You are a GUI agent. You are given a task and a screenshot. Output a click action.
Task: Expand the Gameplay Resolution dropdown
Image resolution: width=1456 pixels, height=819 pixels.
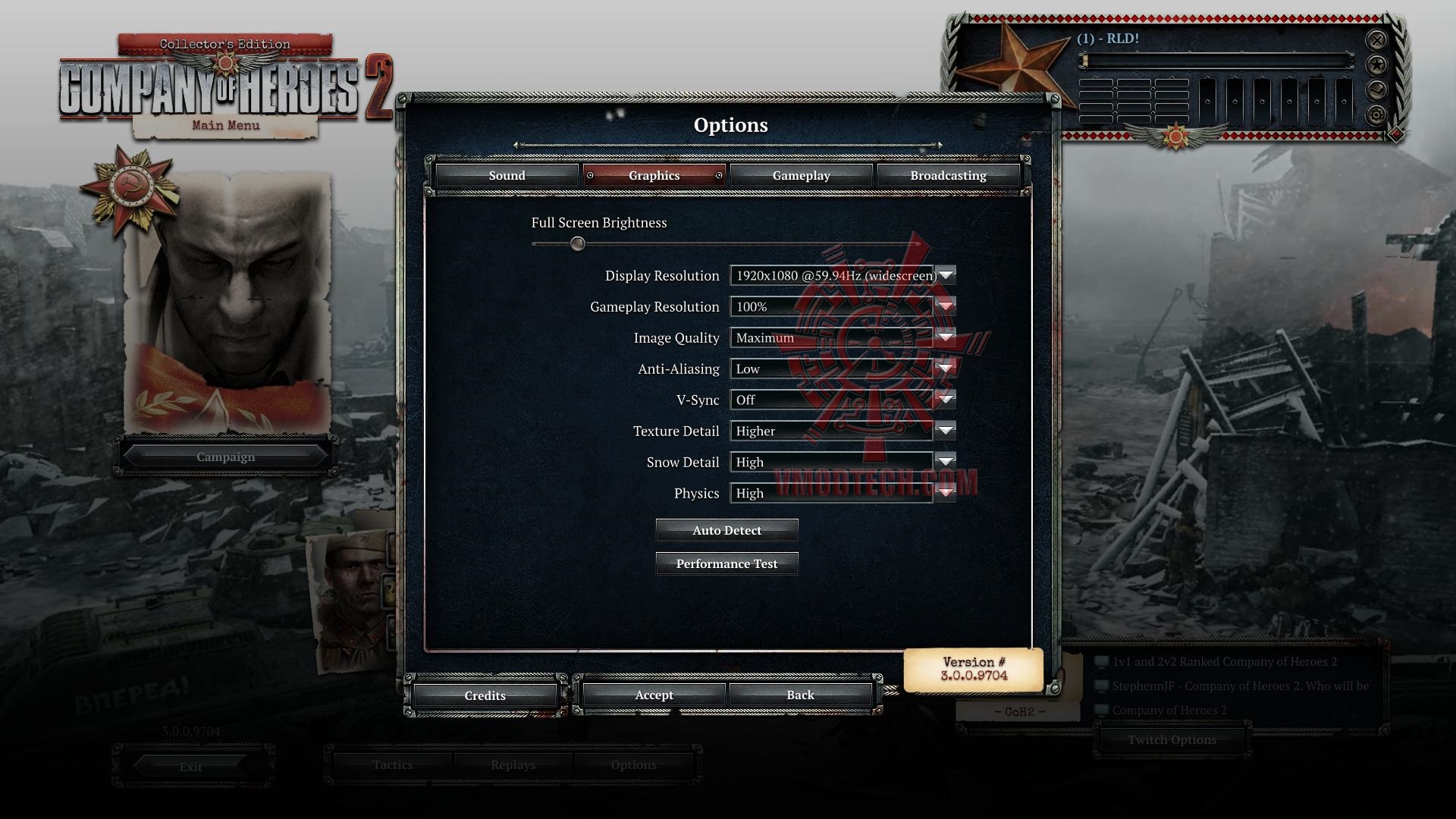946,306
